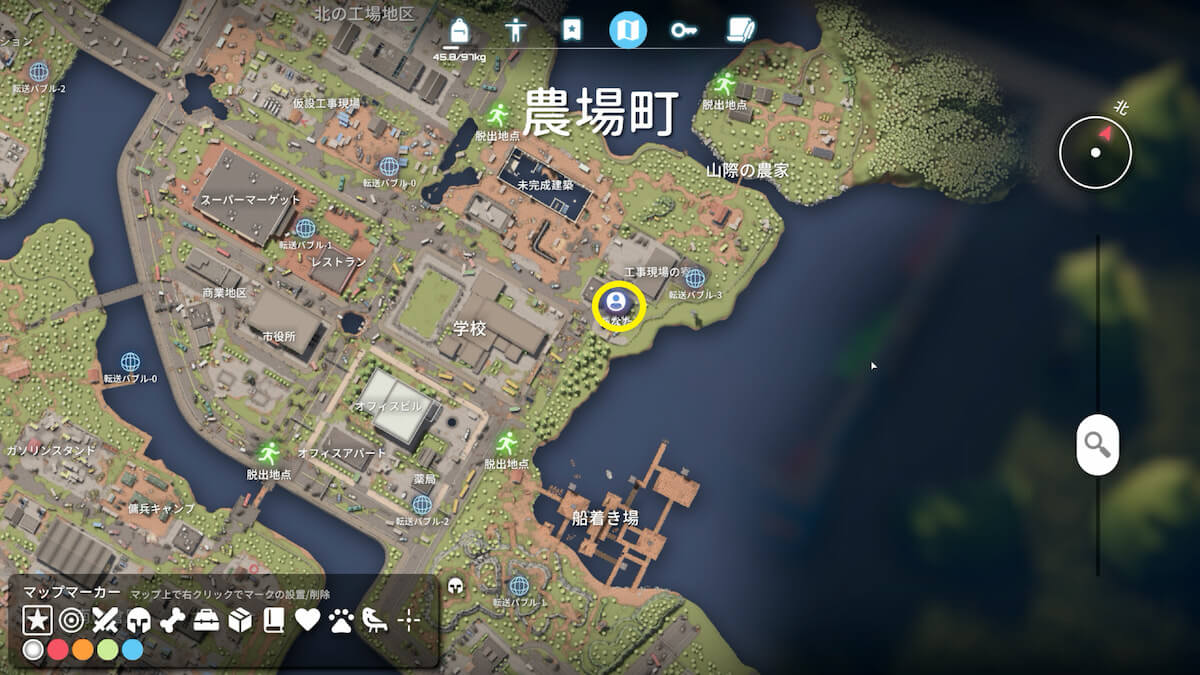Screen dimensions: 1200x675
Task: Choose the star map marker
Action: coord(37,620)
